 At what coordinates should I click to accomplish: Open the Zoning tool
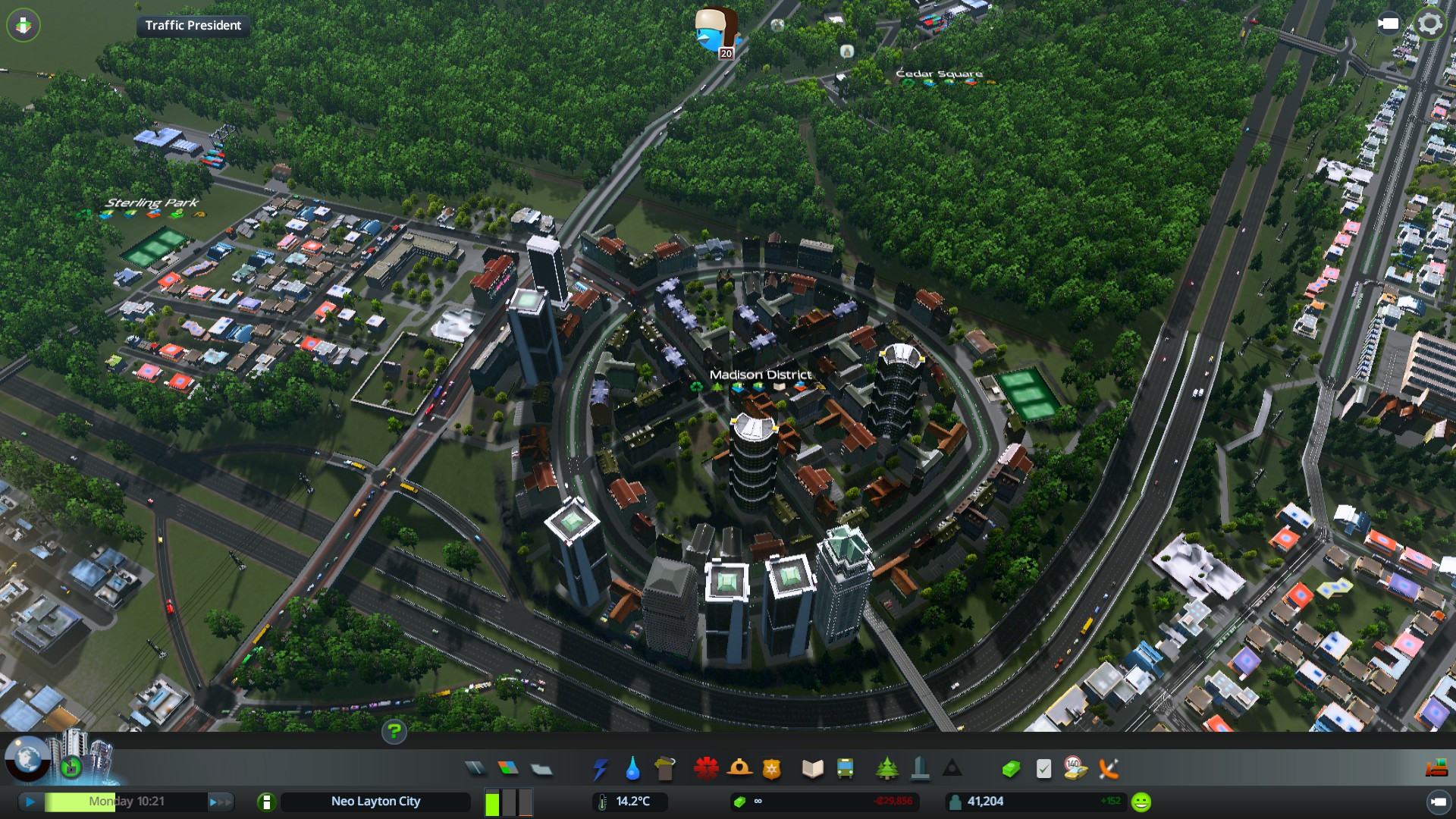point(508,769)
